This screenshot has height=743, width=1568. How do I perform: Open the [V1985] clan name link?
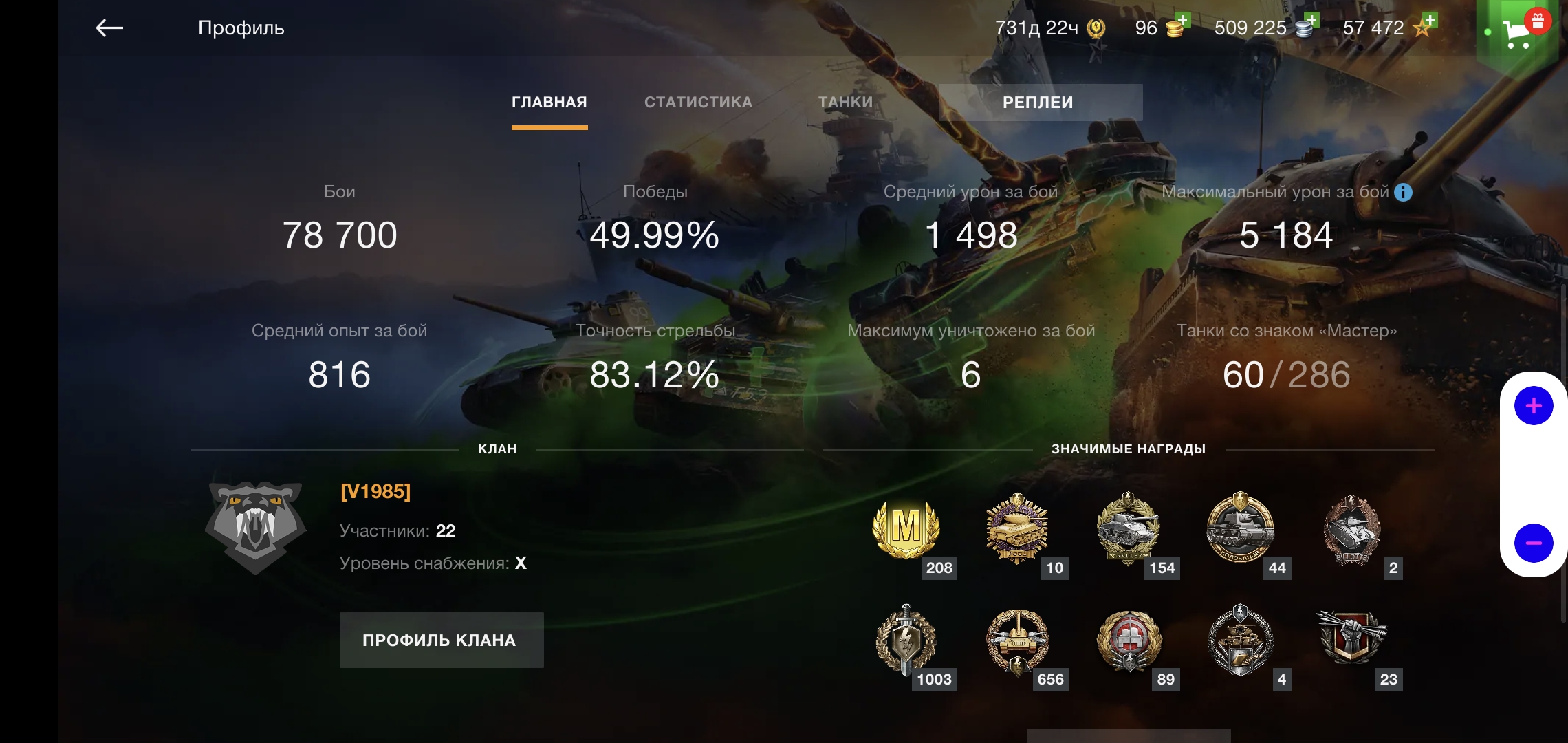375,491
